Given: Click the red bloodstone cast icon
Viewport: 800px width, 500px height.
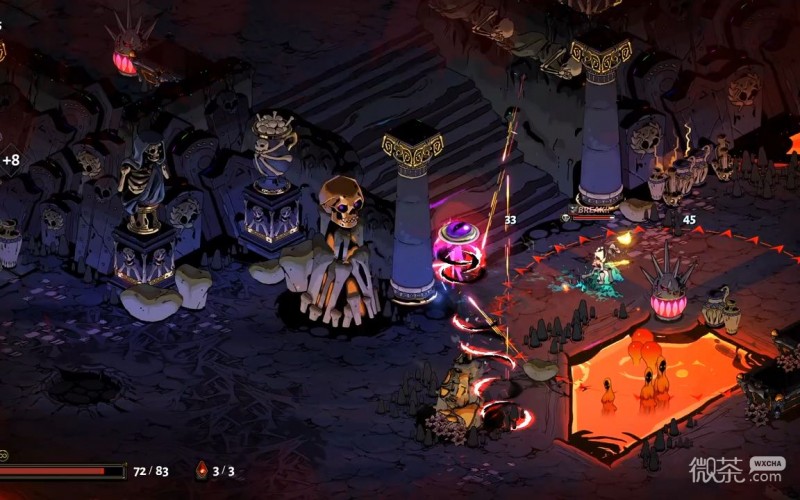Looking at the screenshot, I should 201,469.
